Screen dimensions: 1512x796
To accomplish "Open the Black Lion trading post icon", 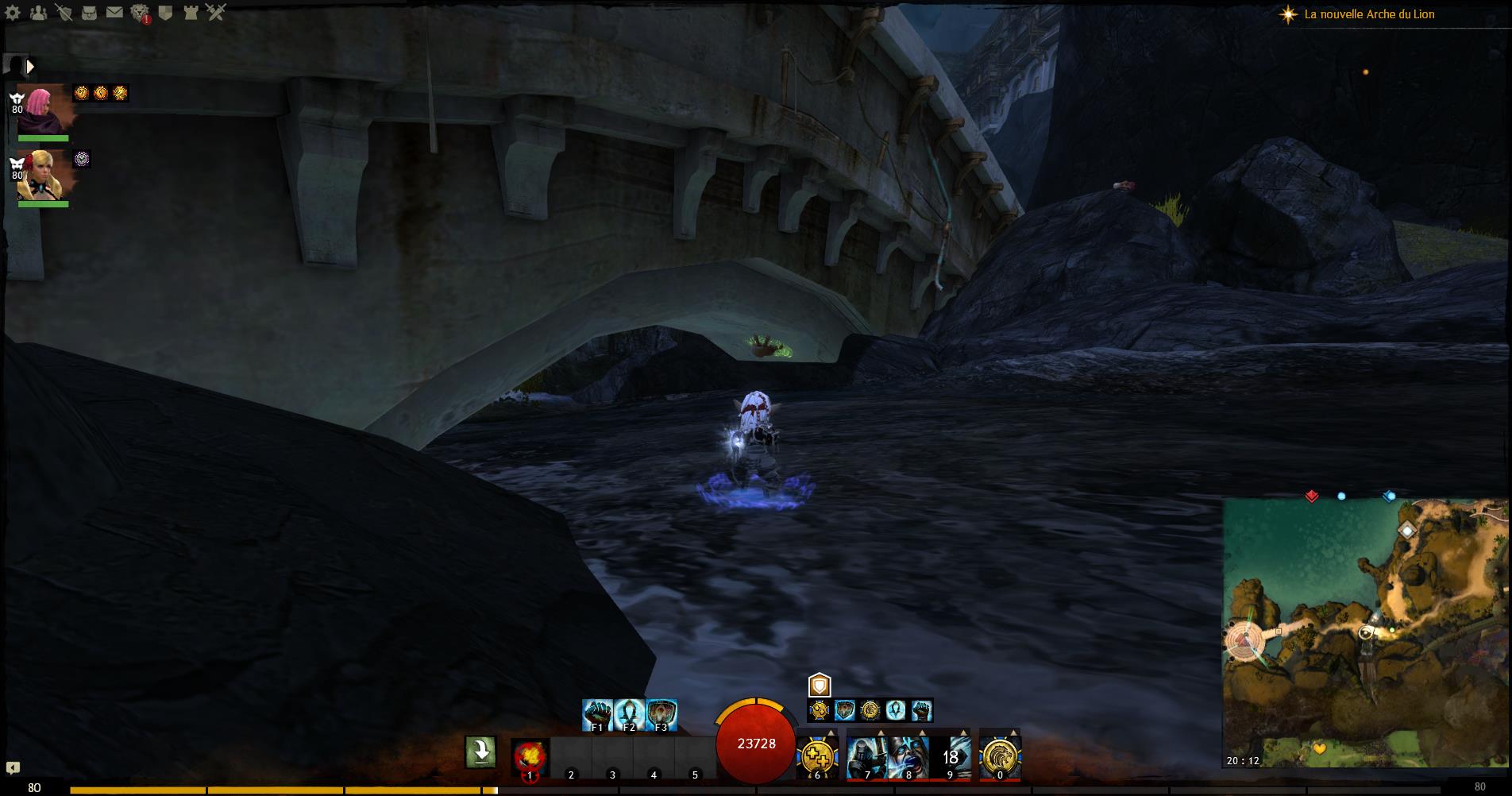I will [140, 13].
